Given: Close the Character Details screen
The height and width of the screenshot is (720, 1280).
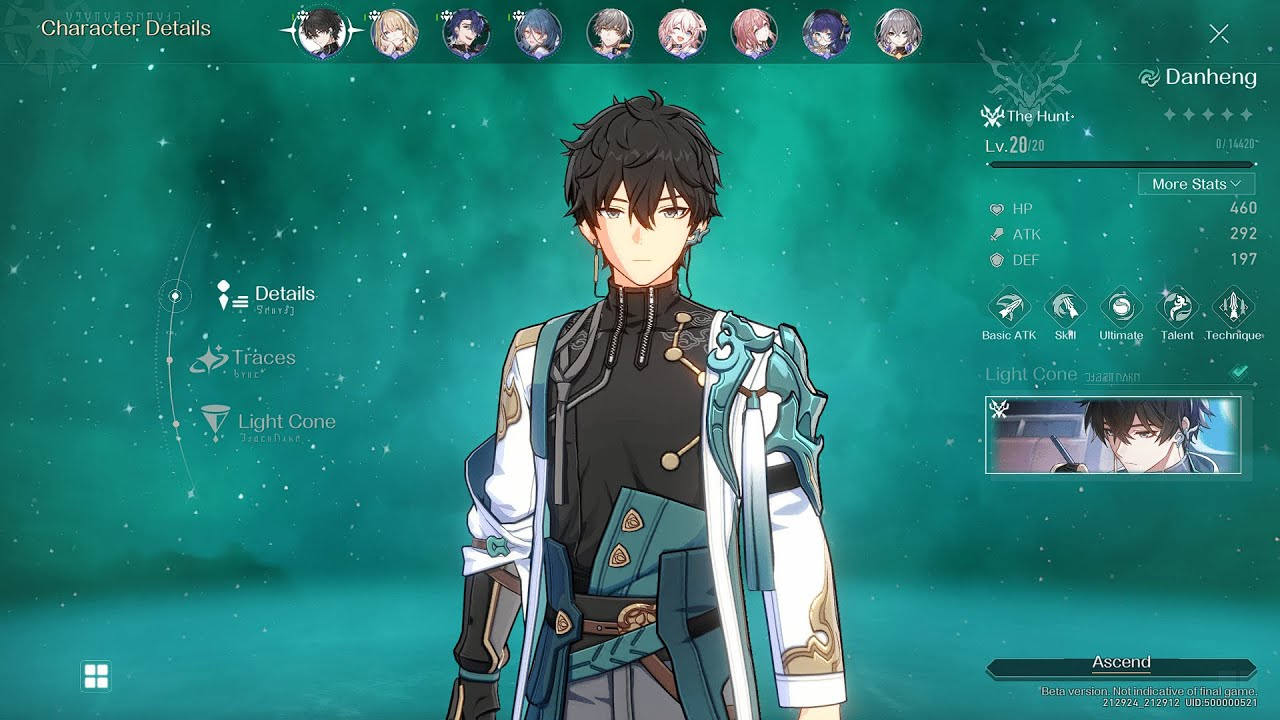Looking at the screenshot, I should point(1219,33).
